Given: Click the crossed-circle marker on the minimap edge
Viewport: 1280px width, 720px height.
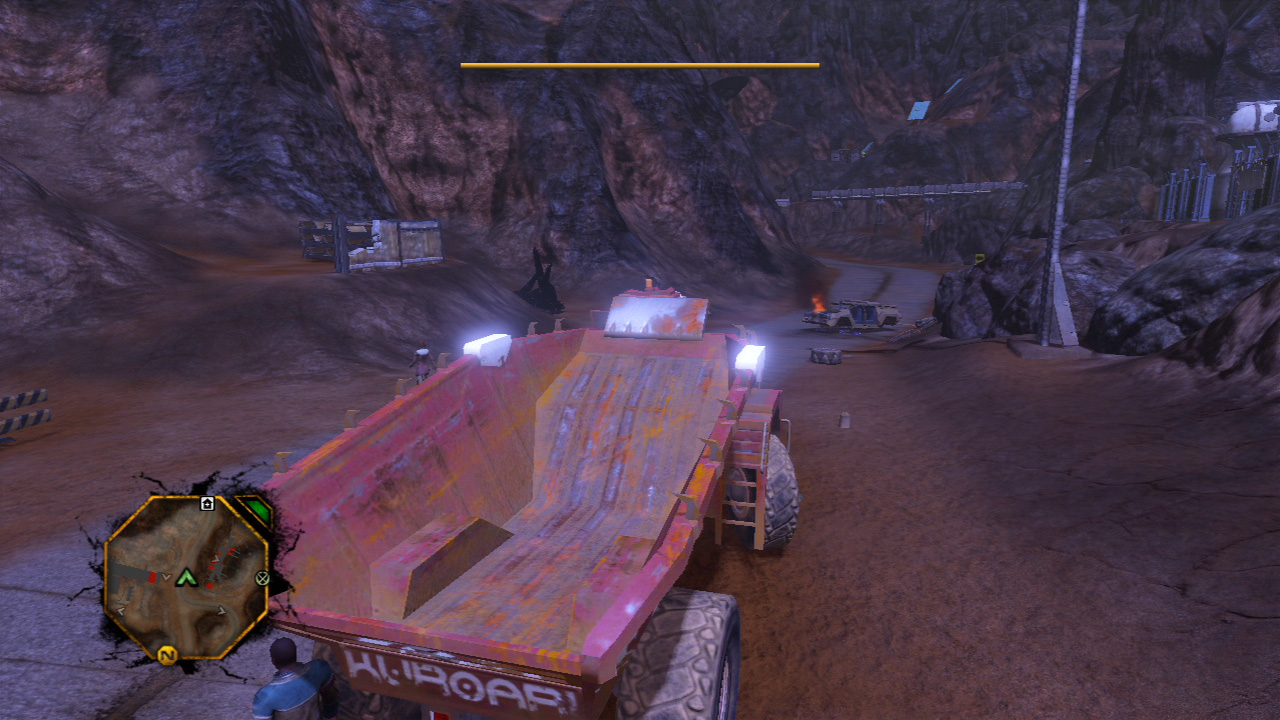Looking at the screenshot, I should [262, 577].
